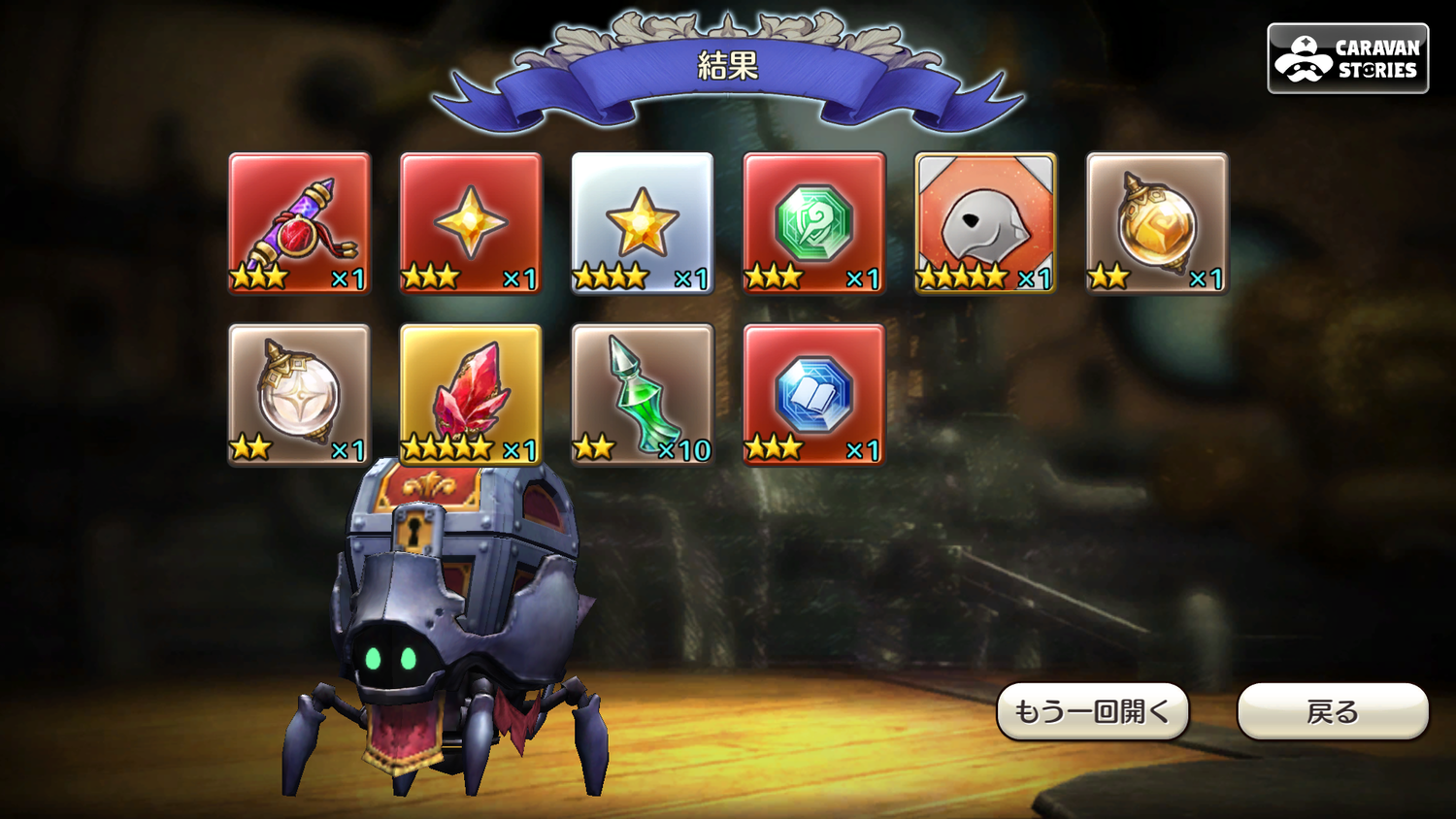
Task: Select the four-point star on red tile
Action: (471, 222)
